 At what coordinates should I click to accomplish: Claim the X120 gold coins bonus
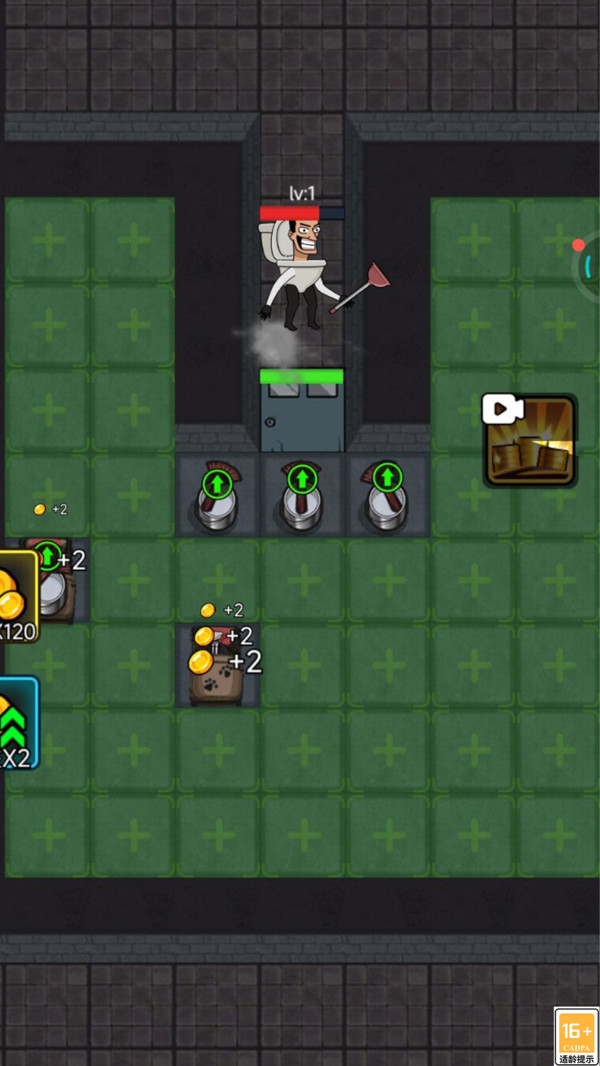click(17, 596)
